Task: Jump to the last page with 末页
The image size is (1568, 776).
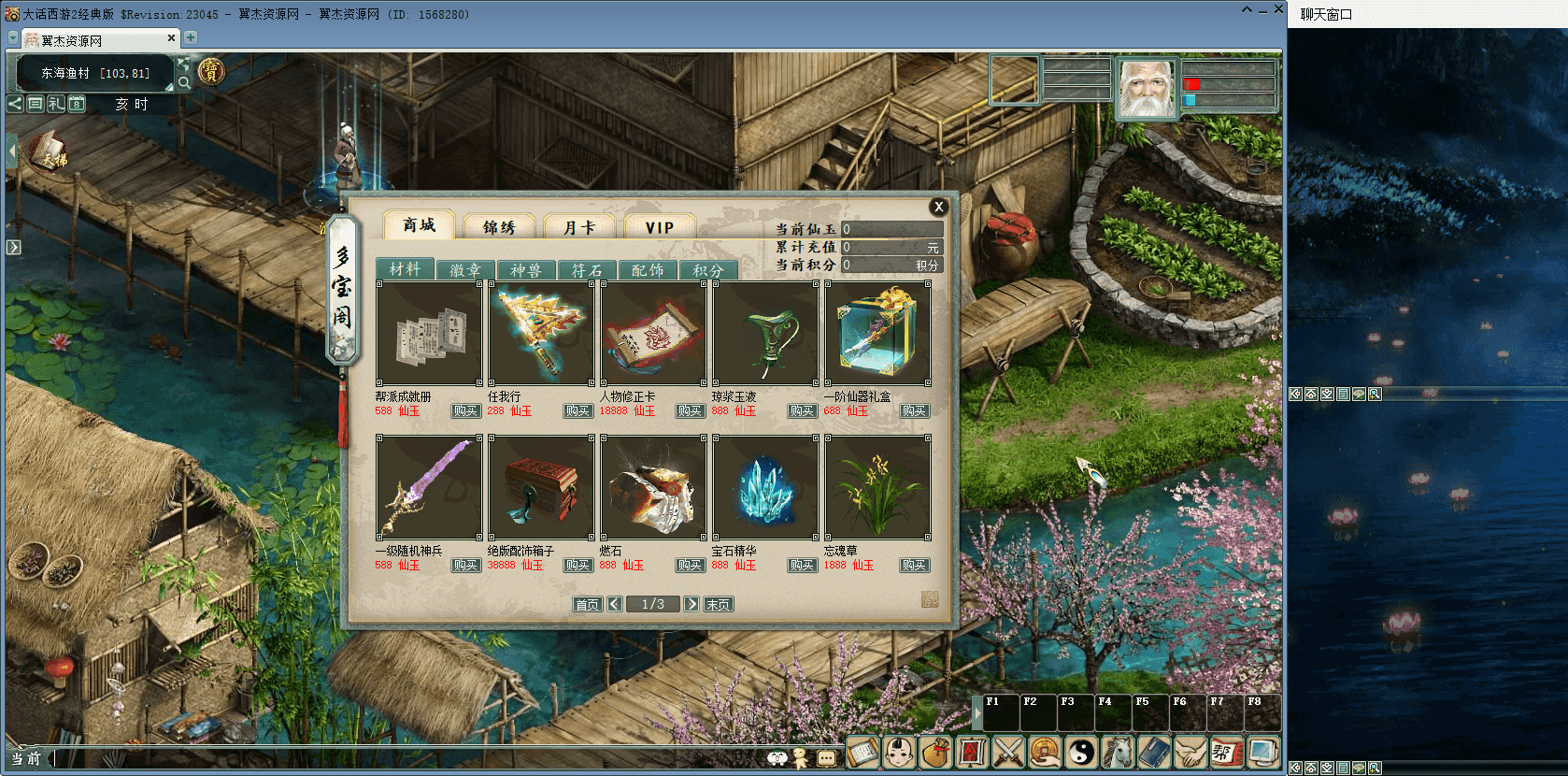Action: click(718, 605)
